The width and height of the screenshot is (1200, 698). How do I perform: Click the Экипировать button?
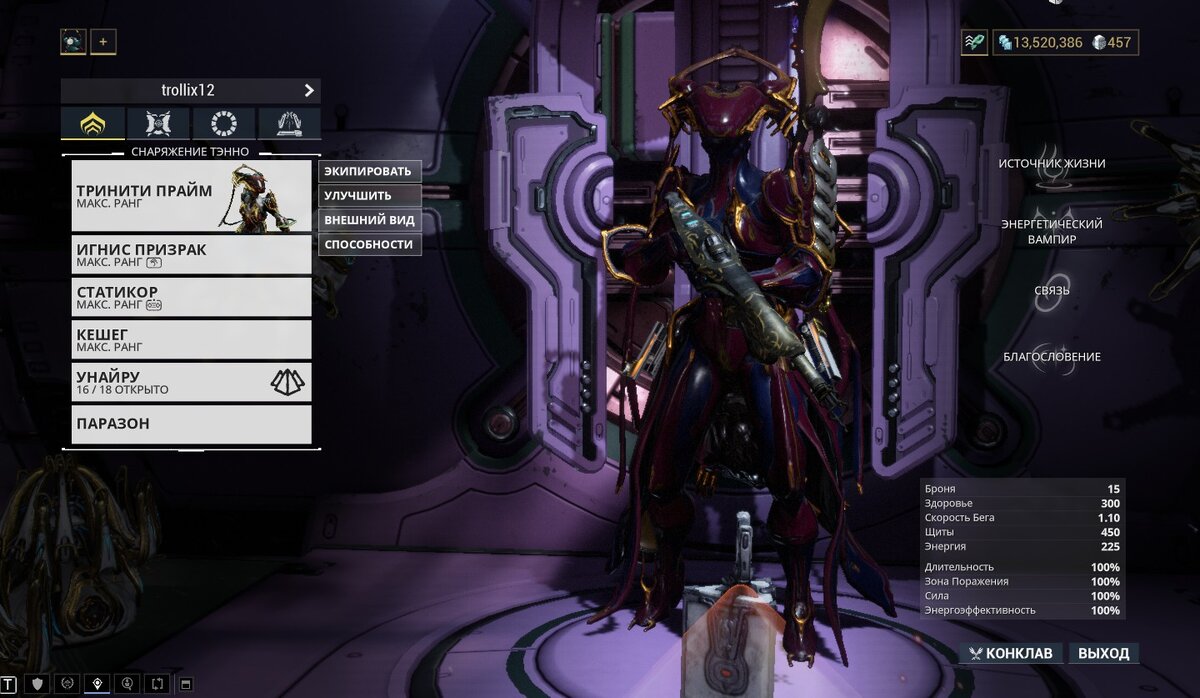(x=369, y=171)
